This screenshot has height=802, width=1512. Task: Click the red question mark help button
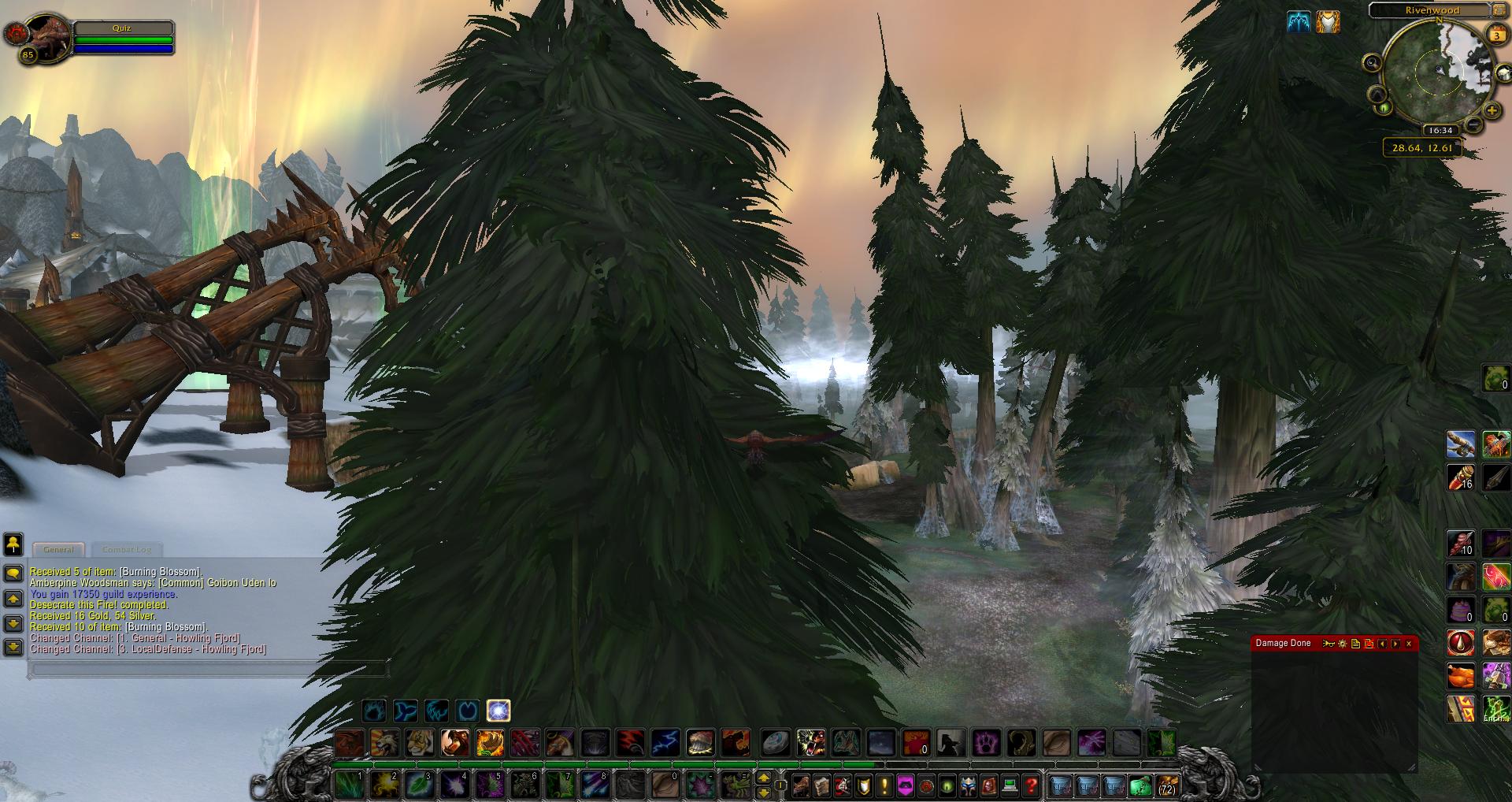click(x=1032, y=785)
